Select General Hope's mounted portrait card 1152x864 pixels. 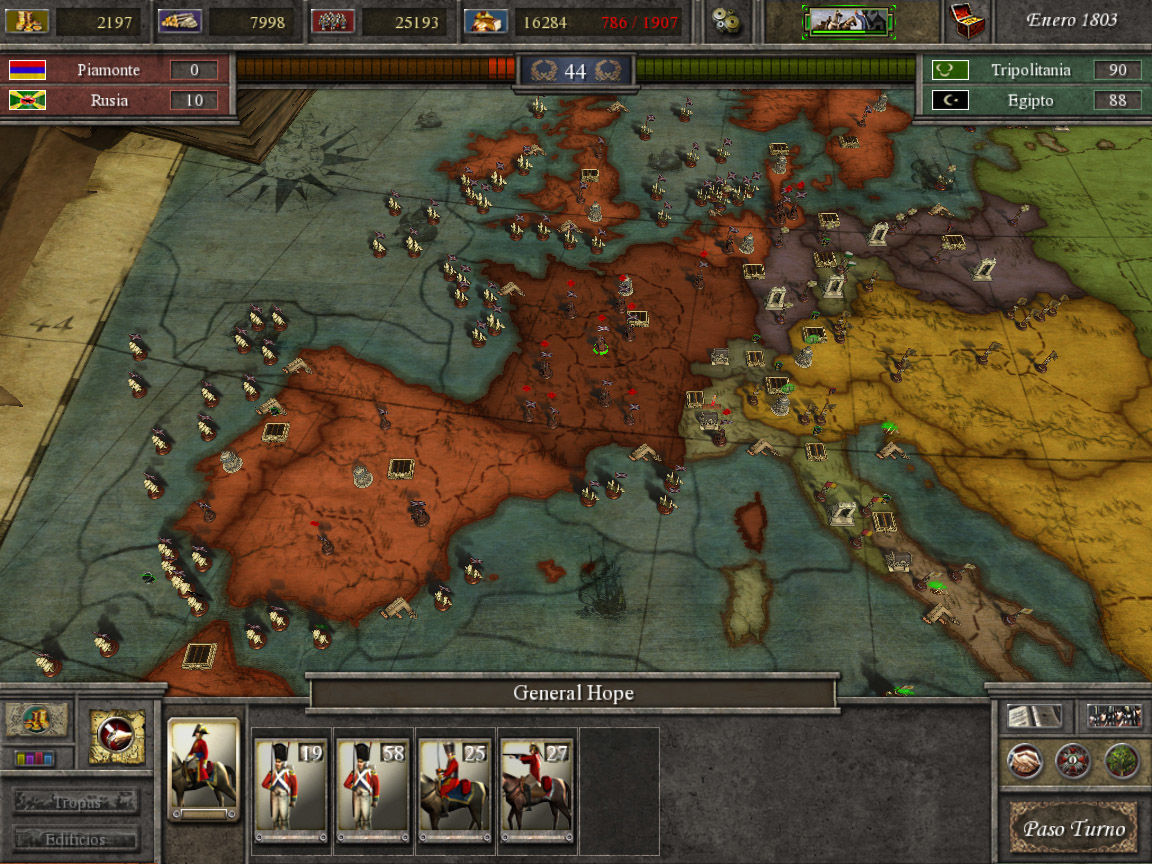(204, 768)
